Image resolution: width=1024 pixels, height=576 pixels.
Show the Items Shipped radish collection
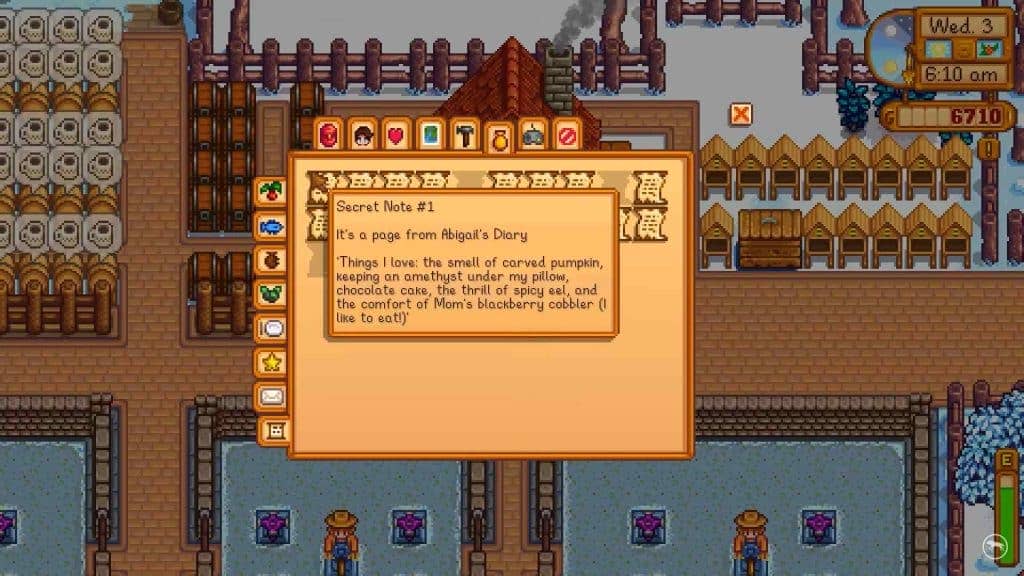[270, 191]
